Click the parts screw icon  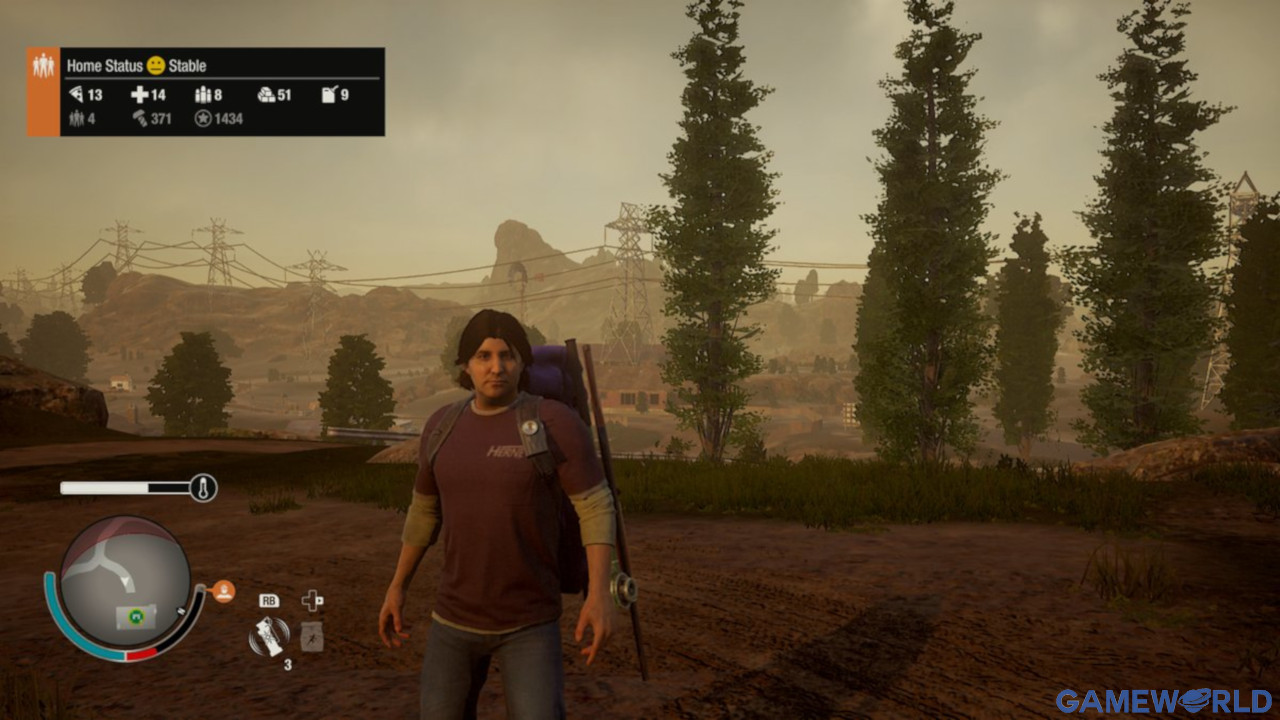(139, 118)
